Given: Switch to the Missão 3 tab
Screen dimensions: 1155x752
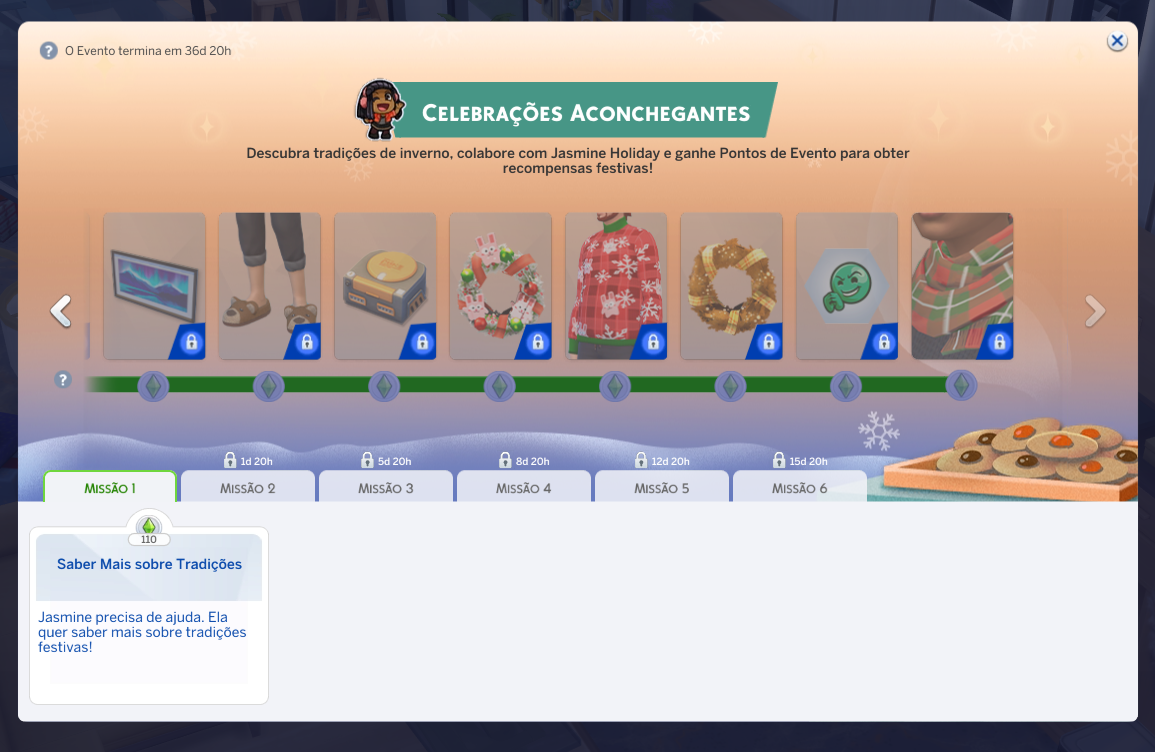Looking at the screenshot, I should coord(386,488).
